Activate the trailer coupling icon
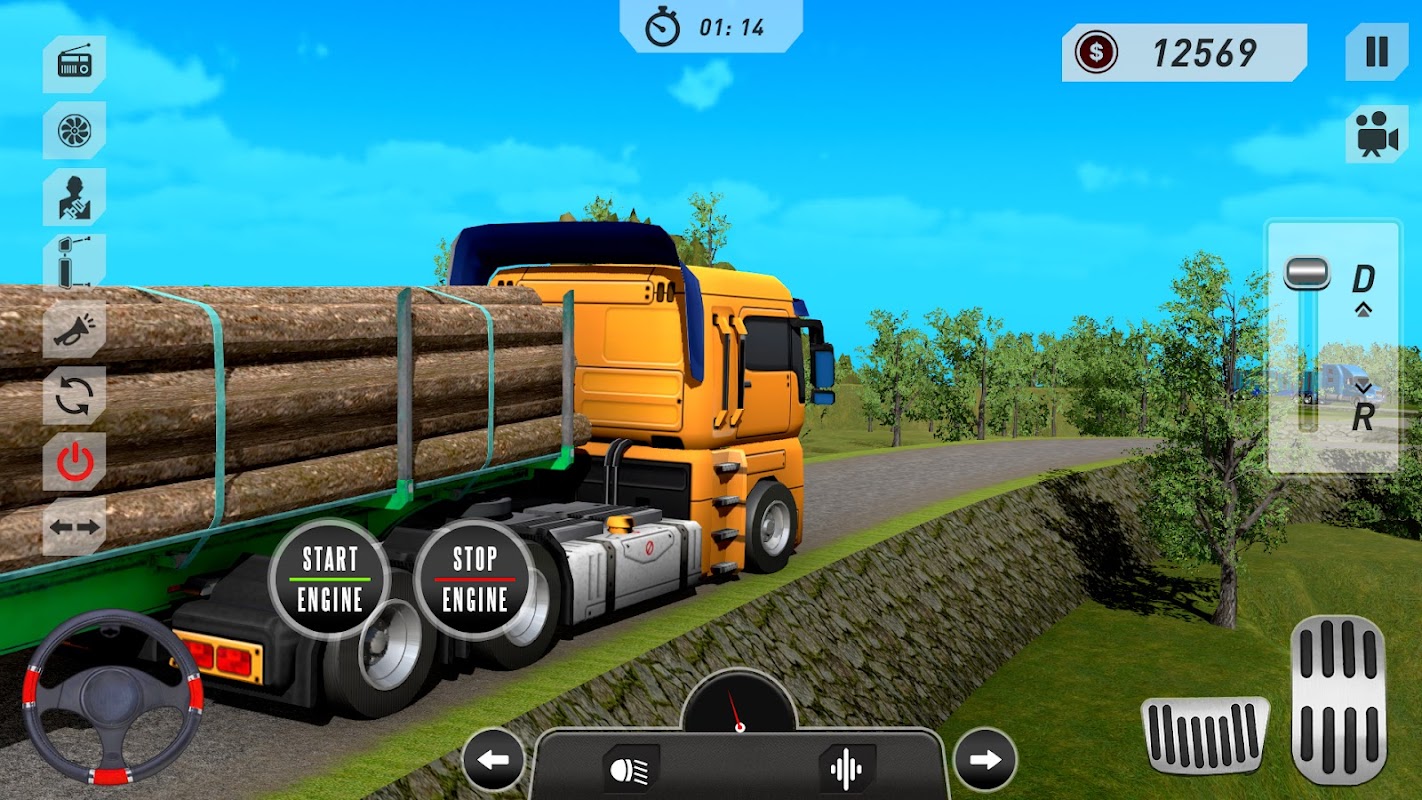This screenshot has width=1422, height=800. click(74, 262)
